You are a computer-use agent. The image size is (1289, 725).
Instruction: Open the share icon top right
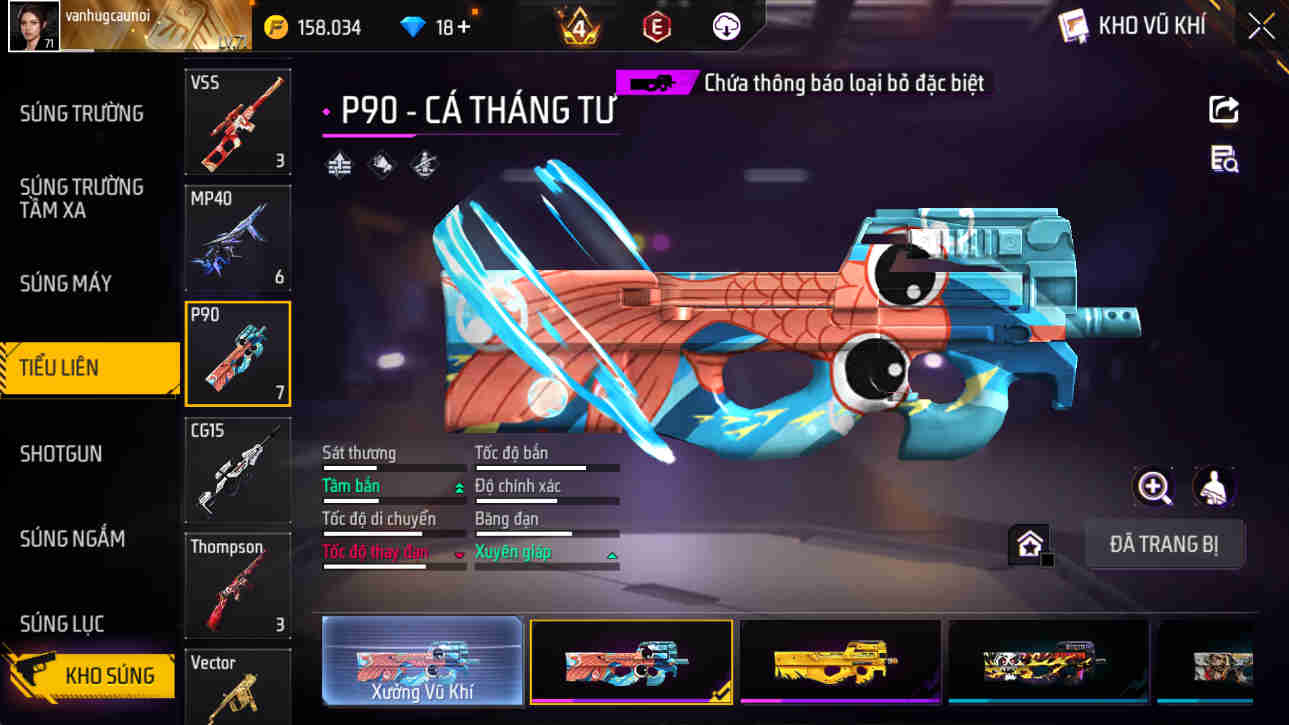point(1224,109)
